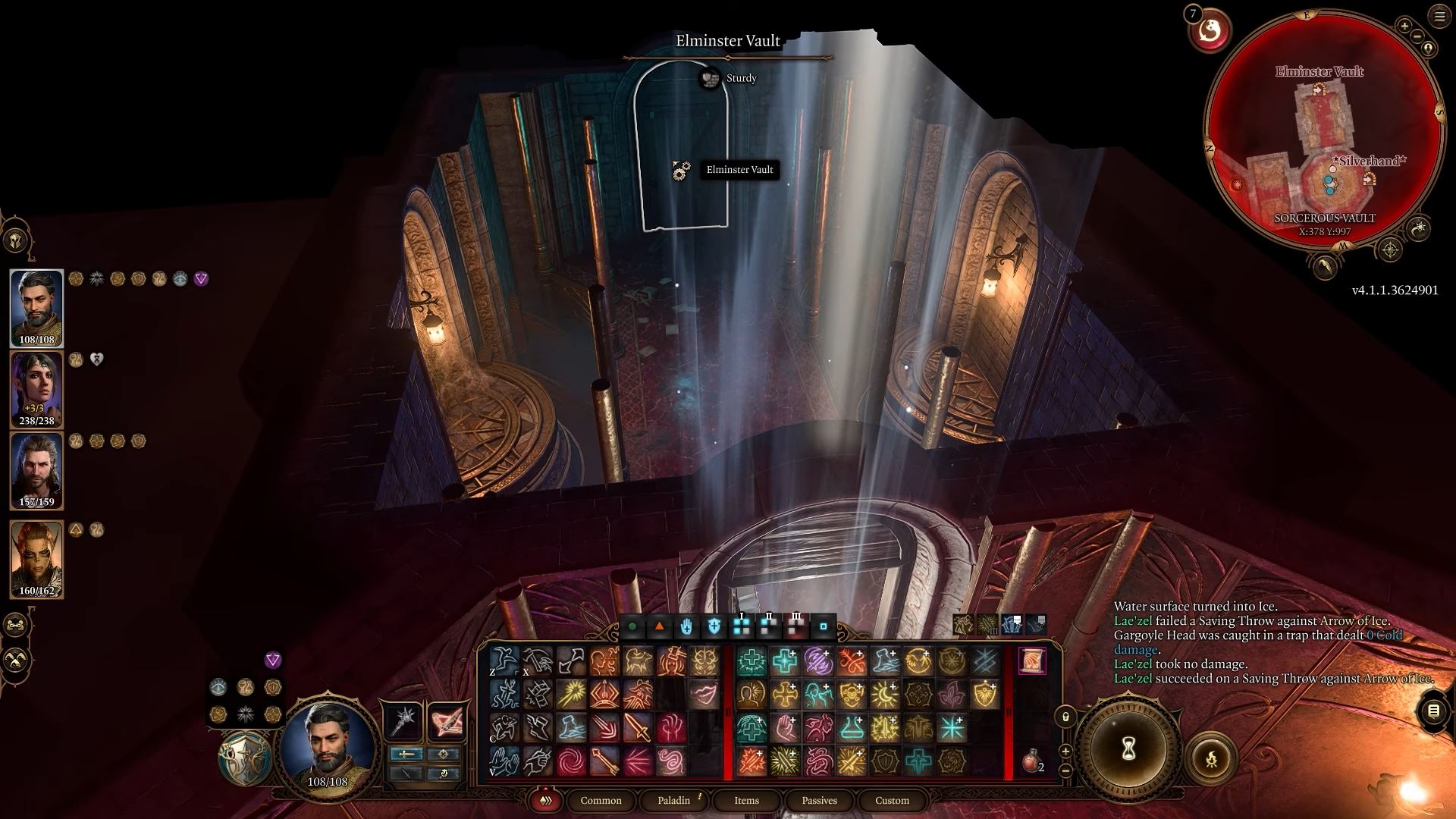Zoom in the minimap

tap(1404, 27)
